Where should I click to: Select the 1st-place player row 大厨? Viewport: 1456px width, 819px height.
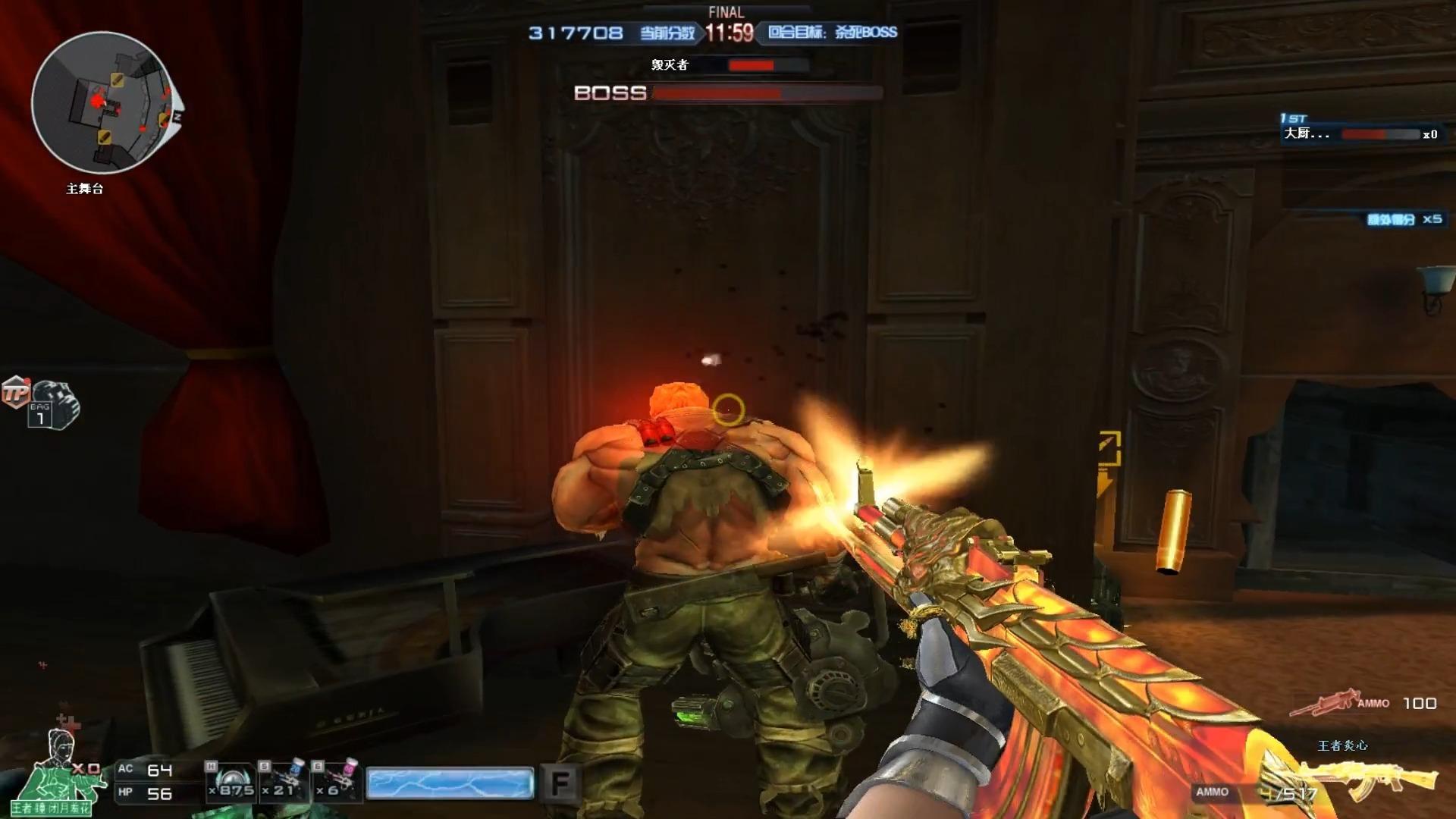pyautogui.click(x=1357, y=133)
